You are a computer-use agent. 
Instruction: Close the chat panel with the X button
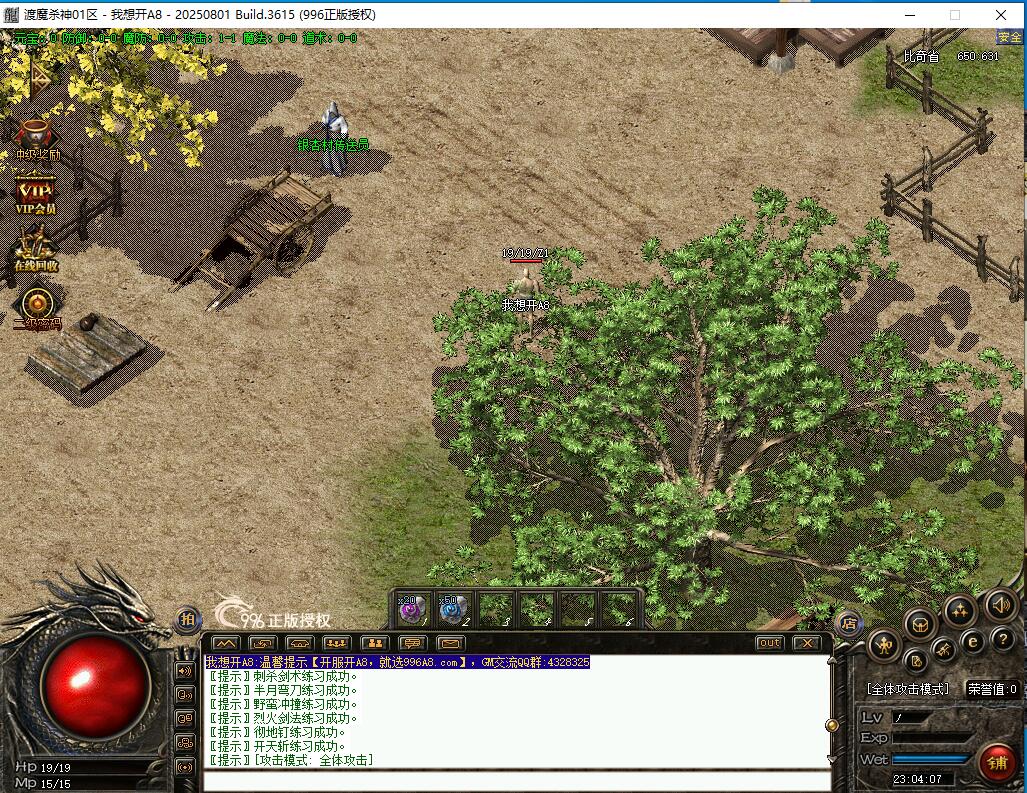pos(806,643)
